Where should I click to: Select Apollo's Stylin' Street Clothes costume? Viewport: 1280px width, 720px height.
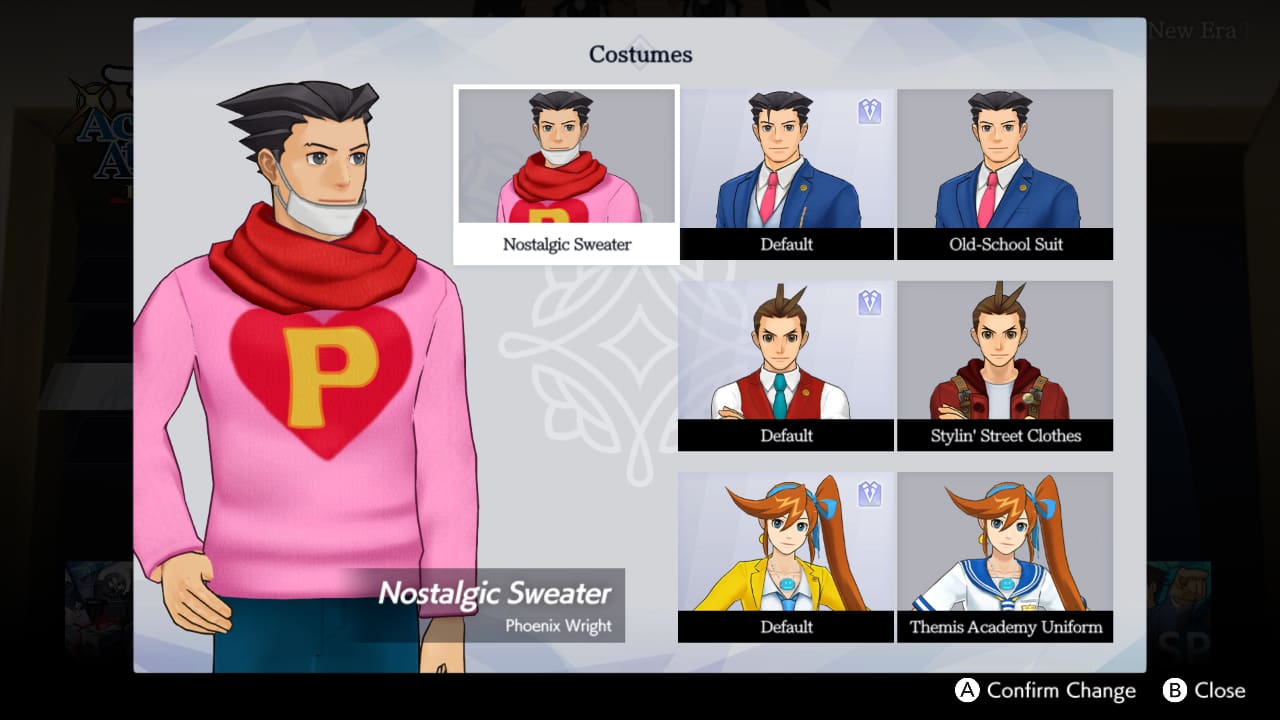coord(1005,350)
